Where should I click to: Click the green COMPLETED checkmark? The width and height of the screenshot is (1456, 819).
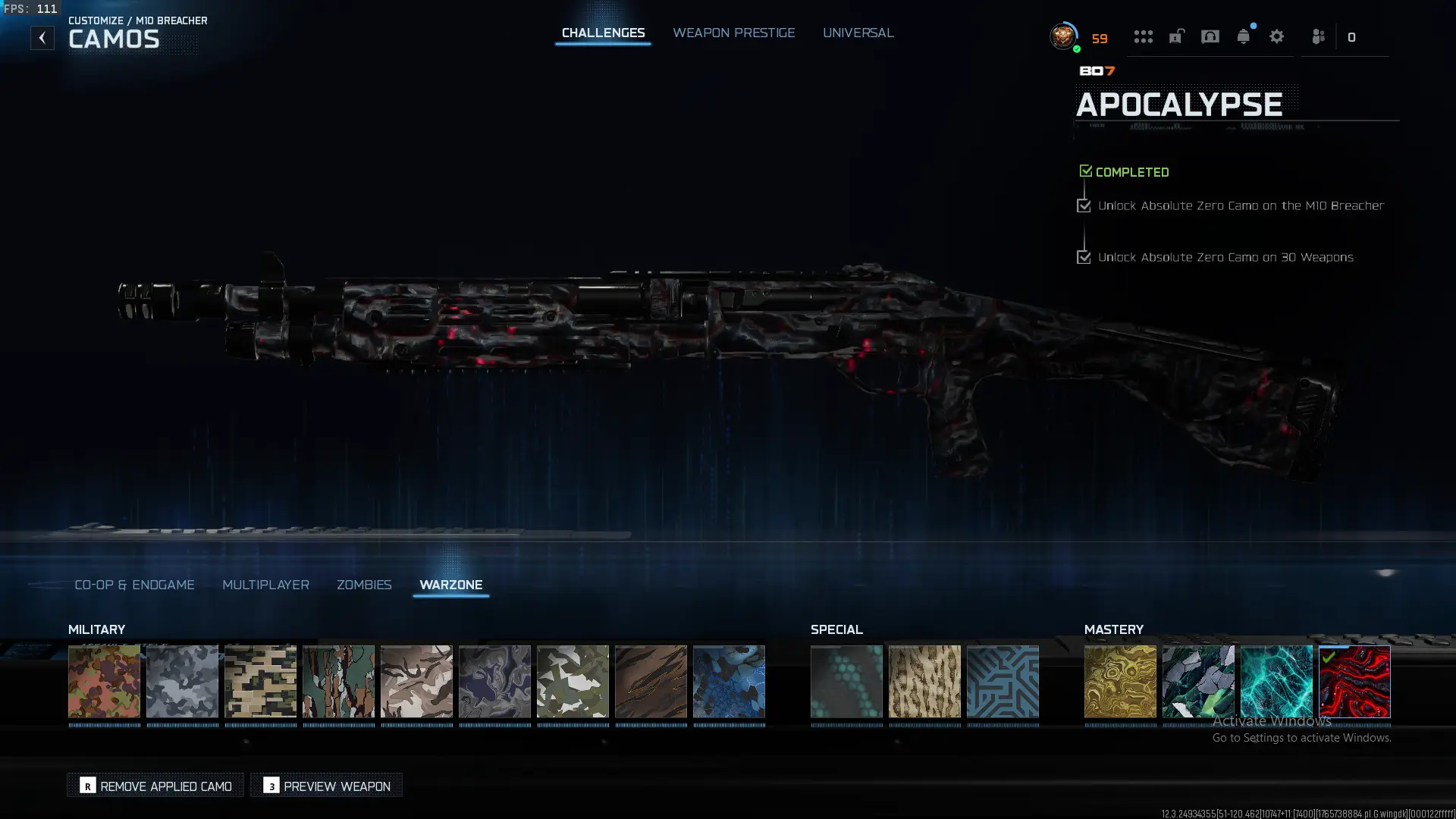[1086, 169]
